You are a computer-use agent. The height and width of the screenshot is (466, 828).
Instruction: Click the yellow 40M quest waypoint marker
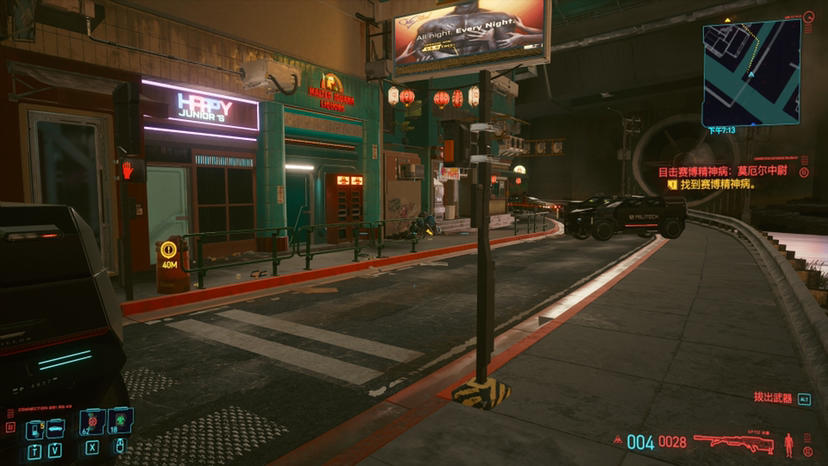(x=170, y=253)
